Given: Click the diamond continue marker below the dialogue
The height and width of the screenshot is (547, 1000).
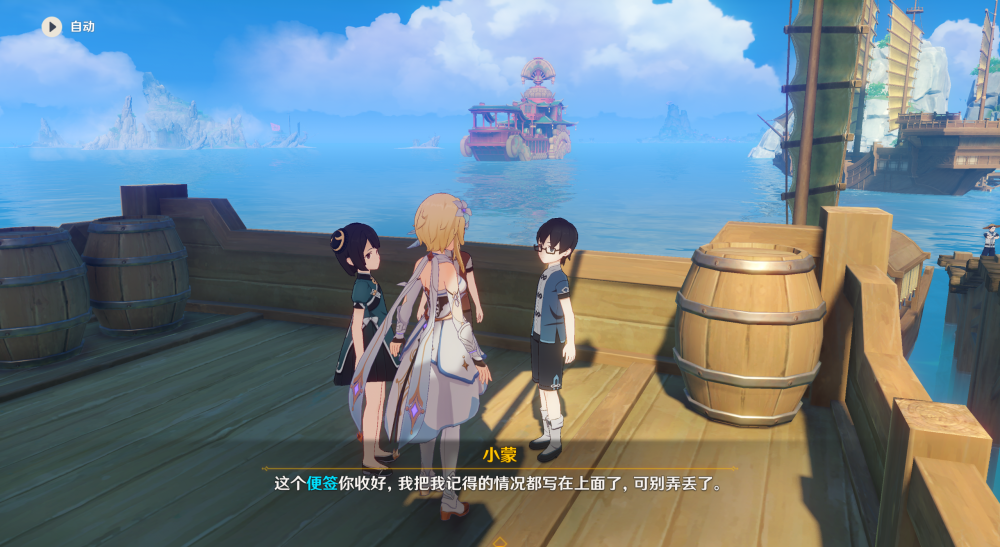Looking at the screenshot, I should point(500,541).
